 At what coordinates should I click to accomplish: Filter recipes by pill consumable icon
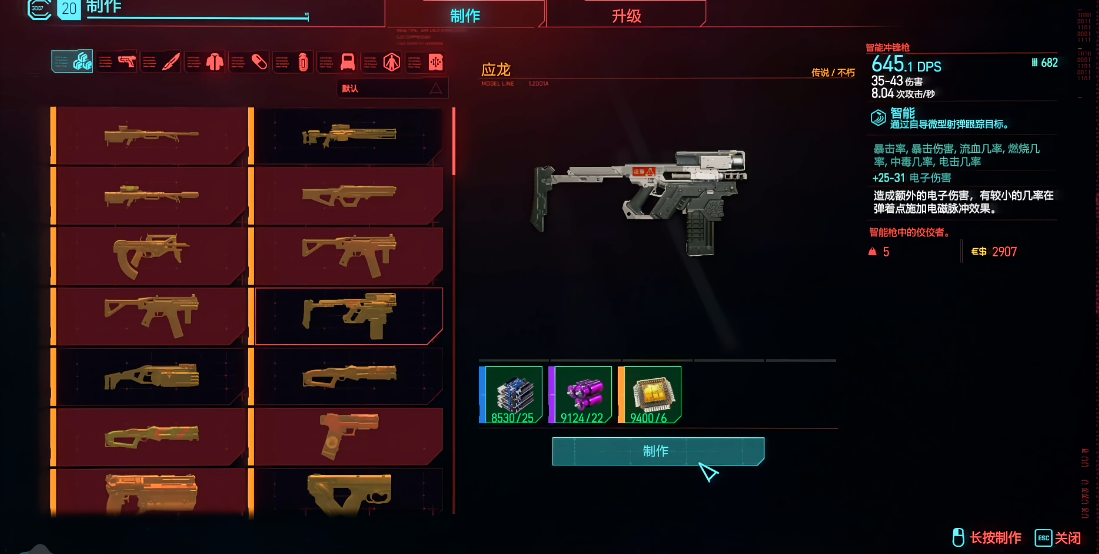[x=259, y=62]
